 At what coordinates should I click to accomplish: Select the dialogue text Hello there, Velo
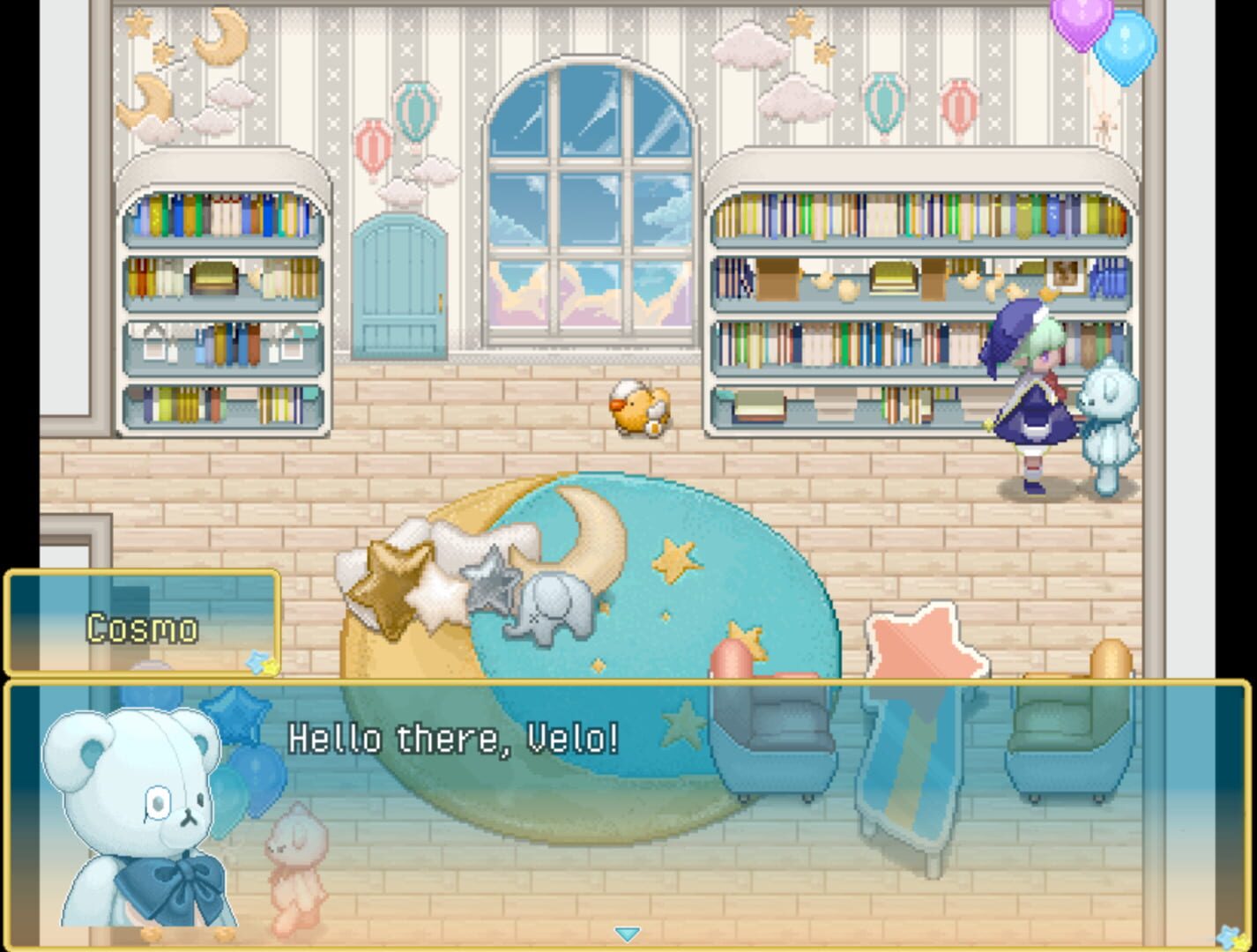[456, 737]
